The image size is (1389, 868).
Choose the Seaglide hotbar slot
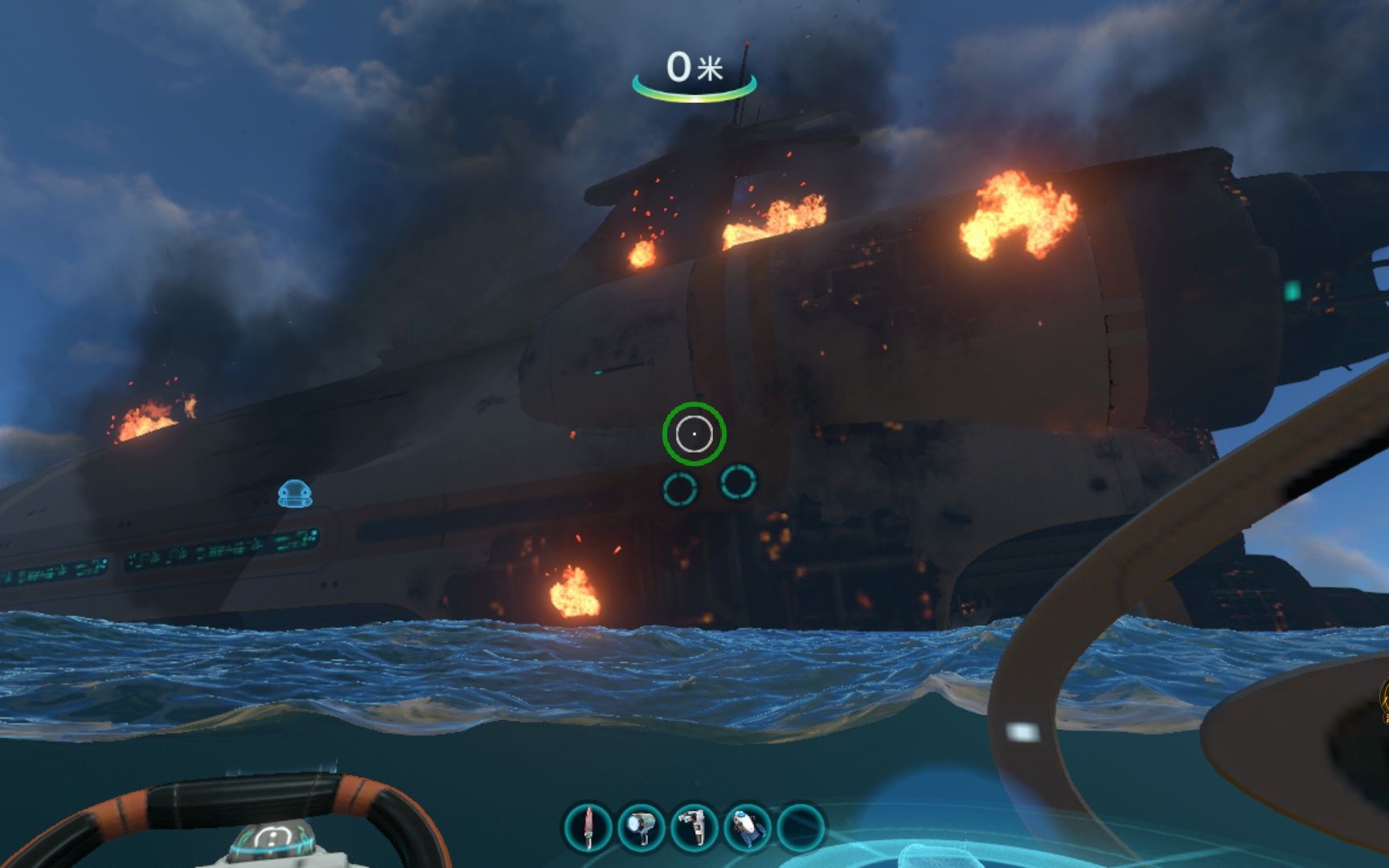(748, 827)
